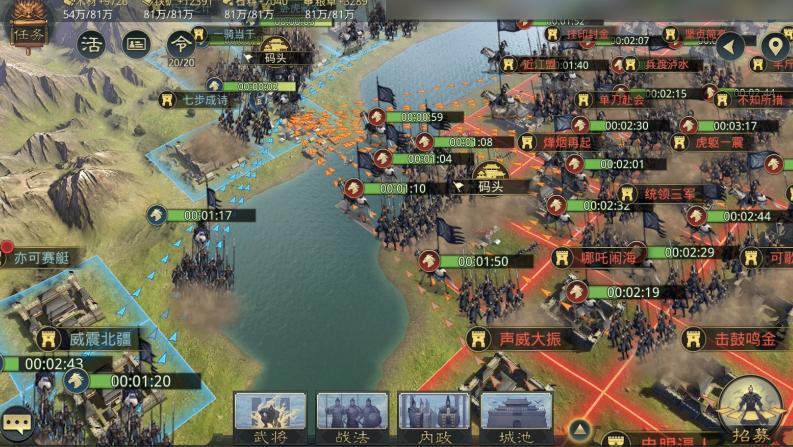Select the 令 command order icon
The width and height of the screenshot is (793, 447).
(180, 44)
